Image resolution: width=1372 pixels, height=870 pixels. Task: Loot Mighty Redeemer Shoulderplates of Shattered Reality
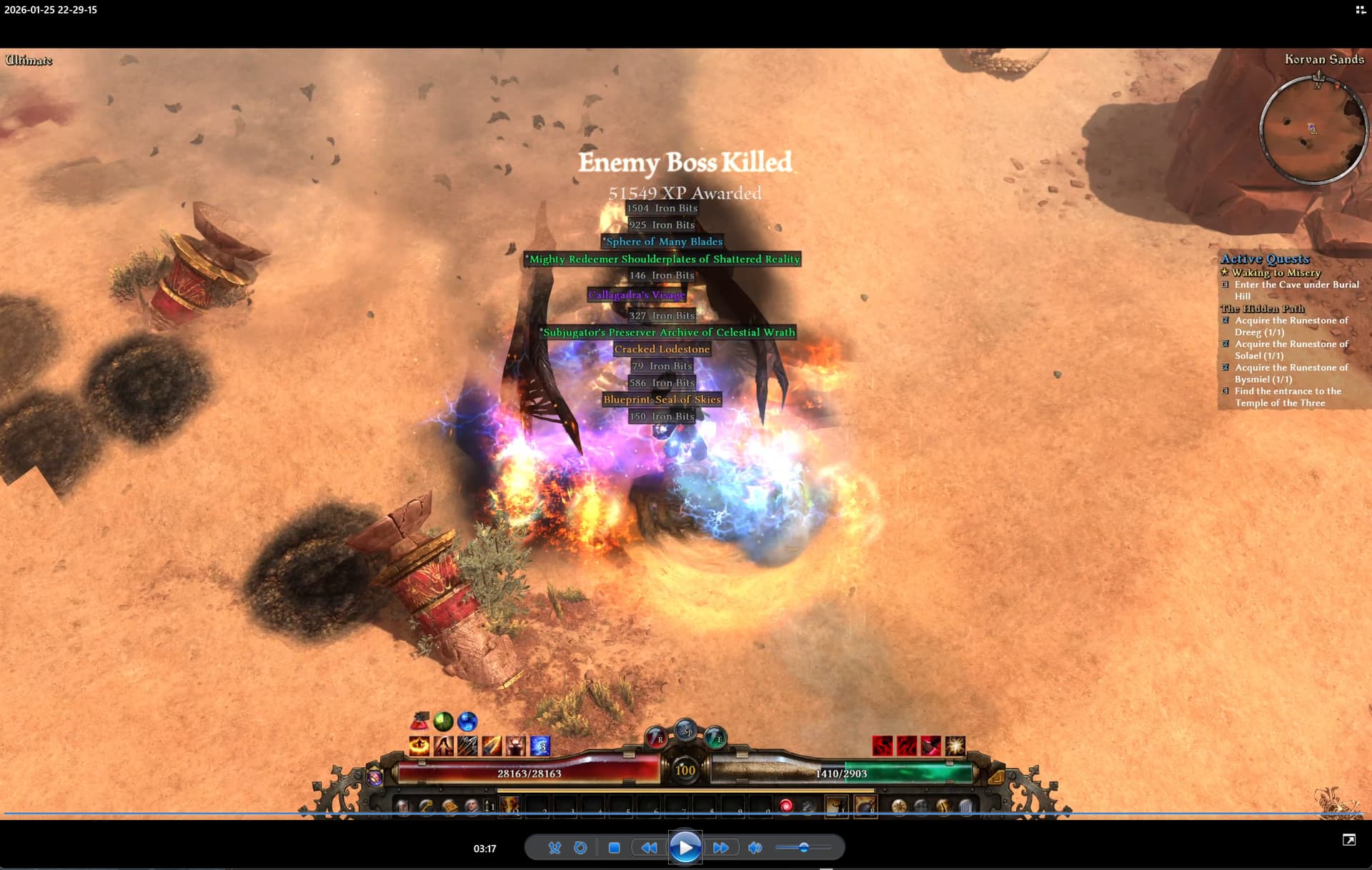663,259
